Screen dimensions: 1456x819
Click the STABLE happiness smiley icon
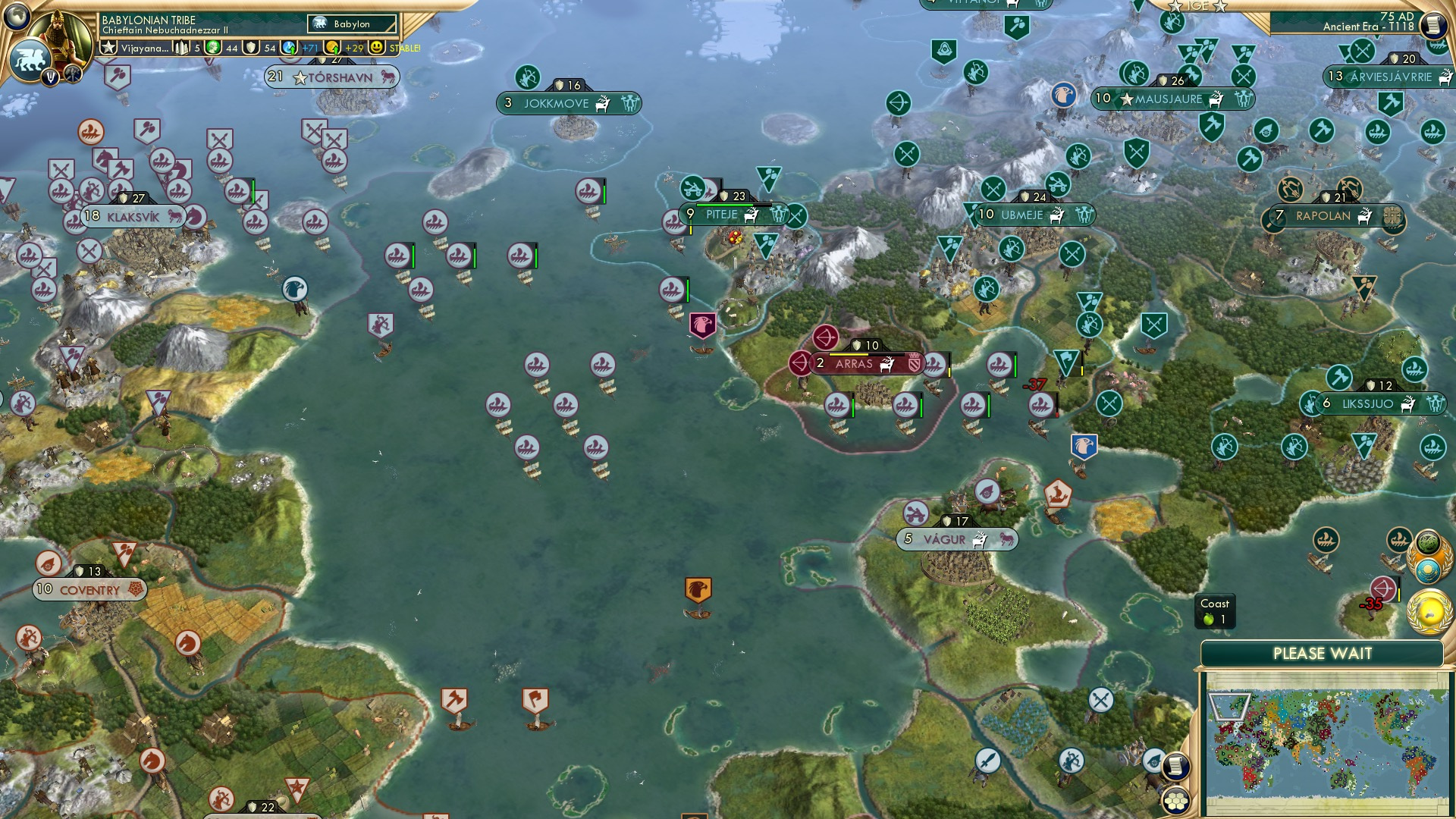click(377, 48)
